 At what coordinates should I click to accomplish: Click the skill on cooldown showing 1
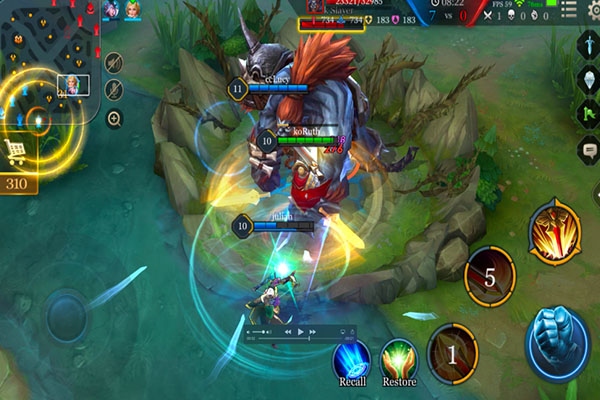451,353
